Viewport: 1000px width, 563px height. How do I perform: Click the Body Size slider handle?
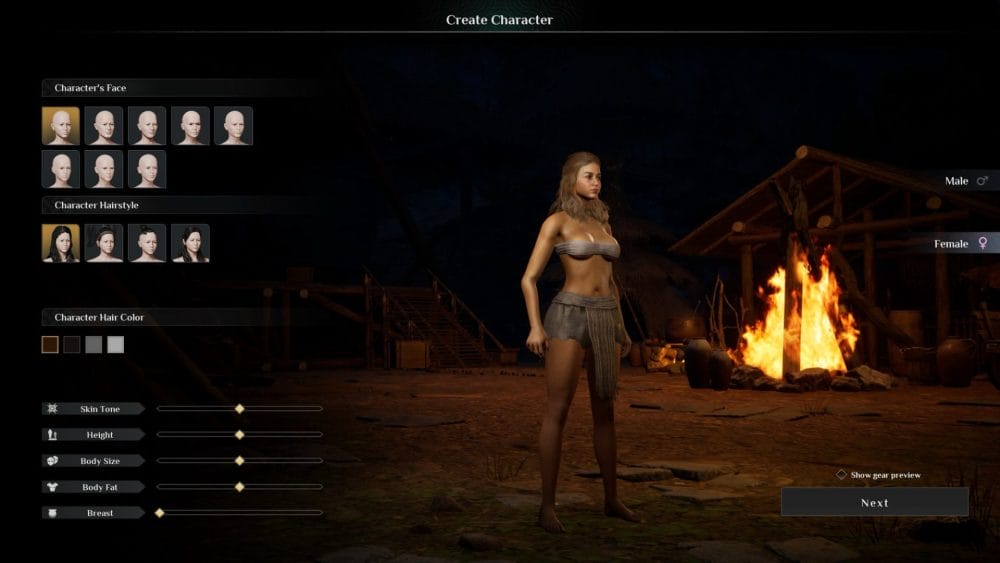coord(239,461)
